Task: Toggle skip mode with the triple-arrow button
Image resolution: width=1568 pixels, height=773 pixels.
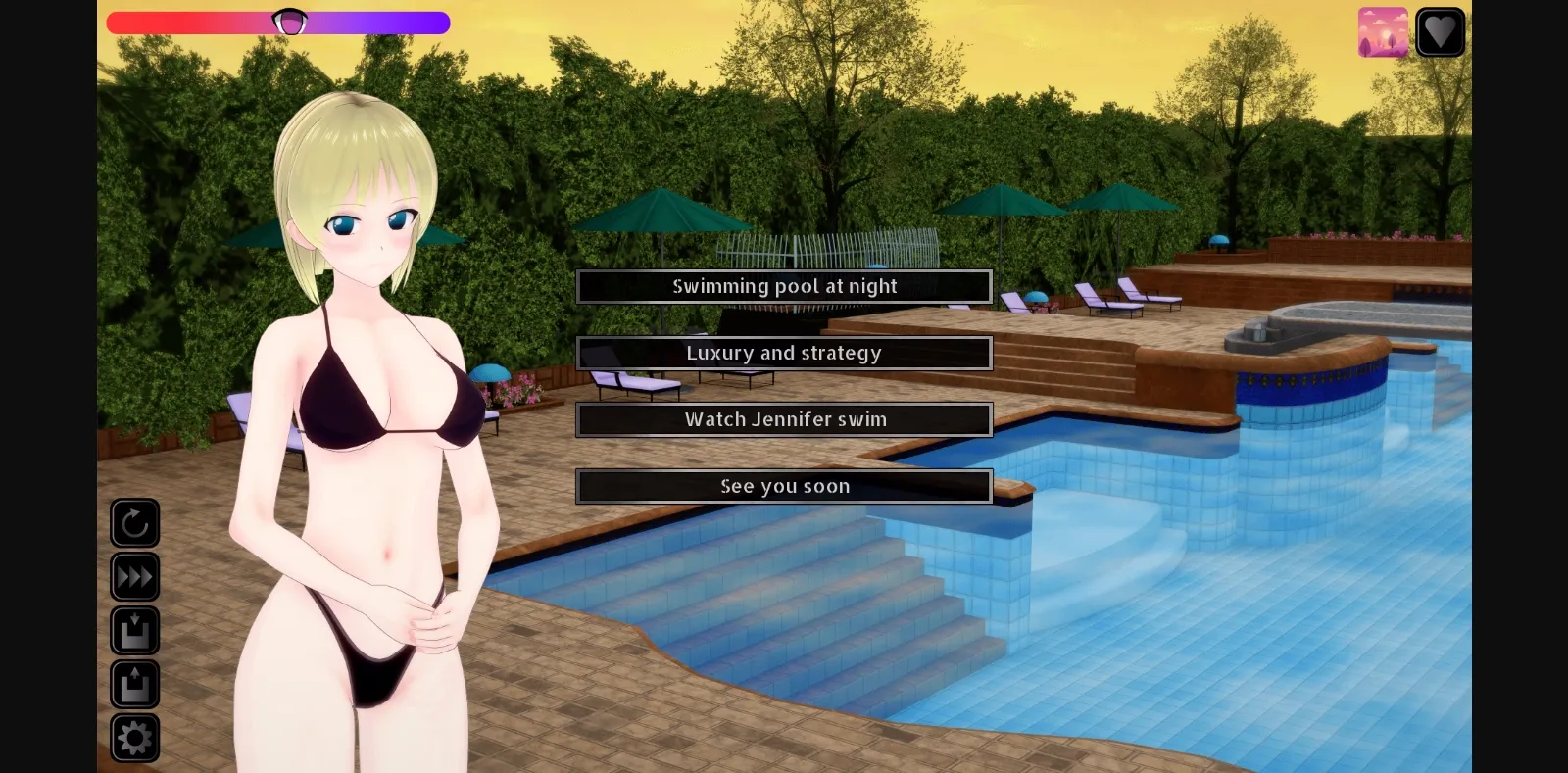Action: coord(134,577)
